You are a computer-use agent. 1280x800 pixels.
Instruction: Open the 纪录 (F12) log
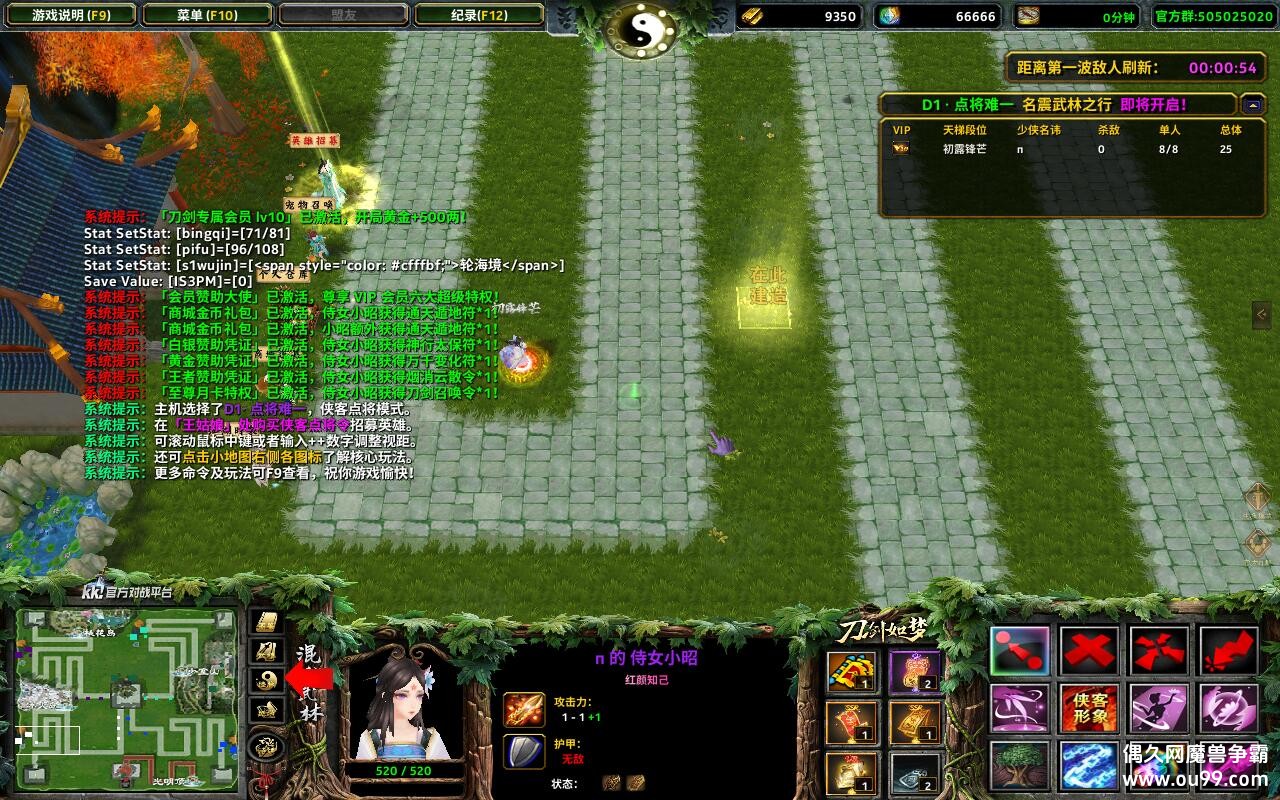pos(478,15)
